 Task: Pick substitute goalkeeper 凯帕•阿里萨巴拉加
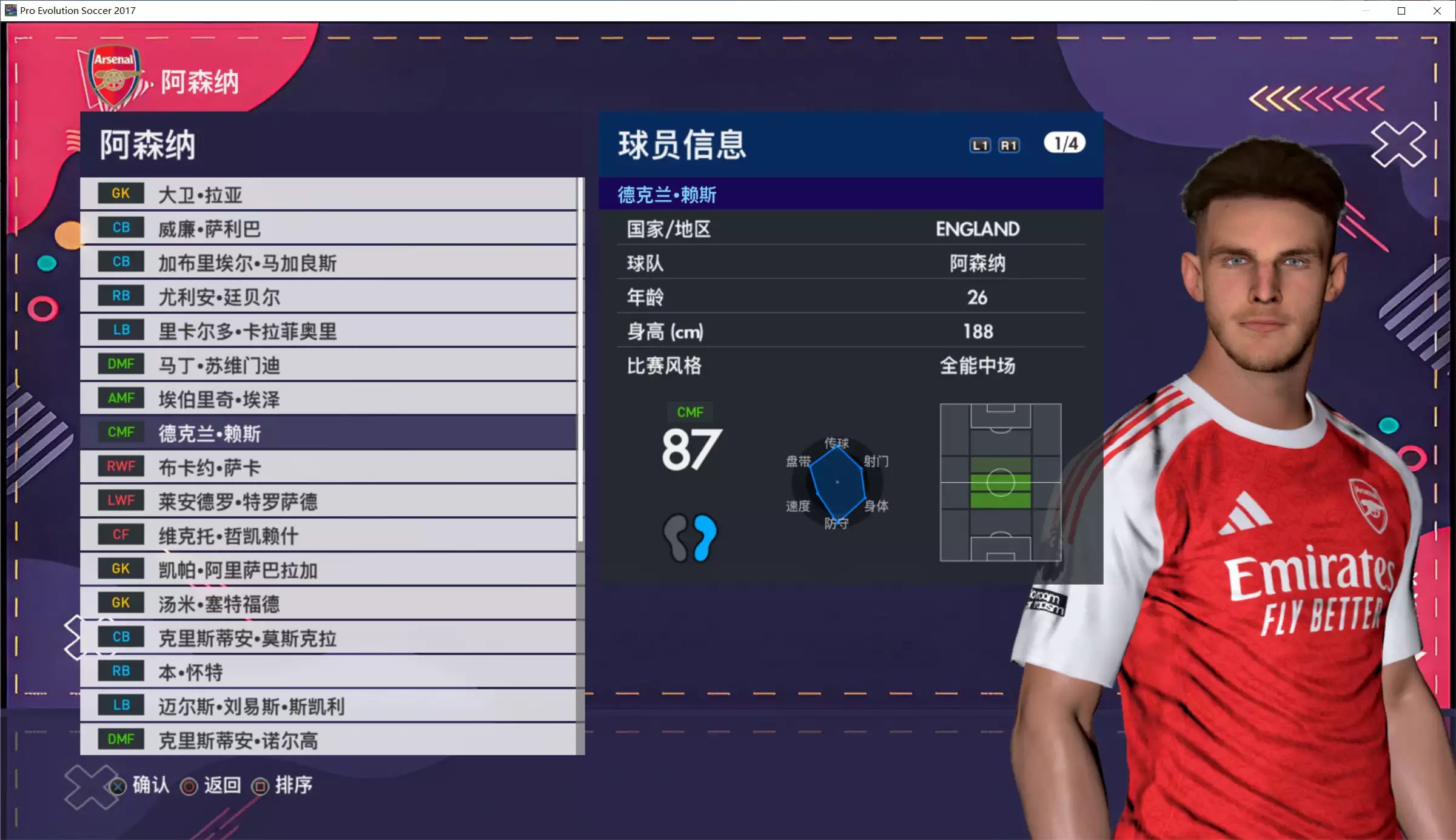coord(327,570)
